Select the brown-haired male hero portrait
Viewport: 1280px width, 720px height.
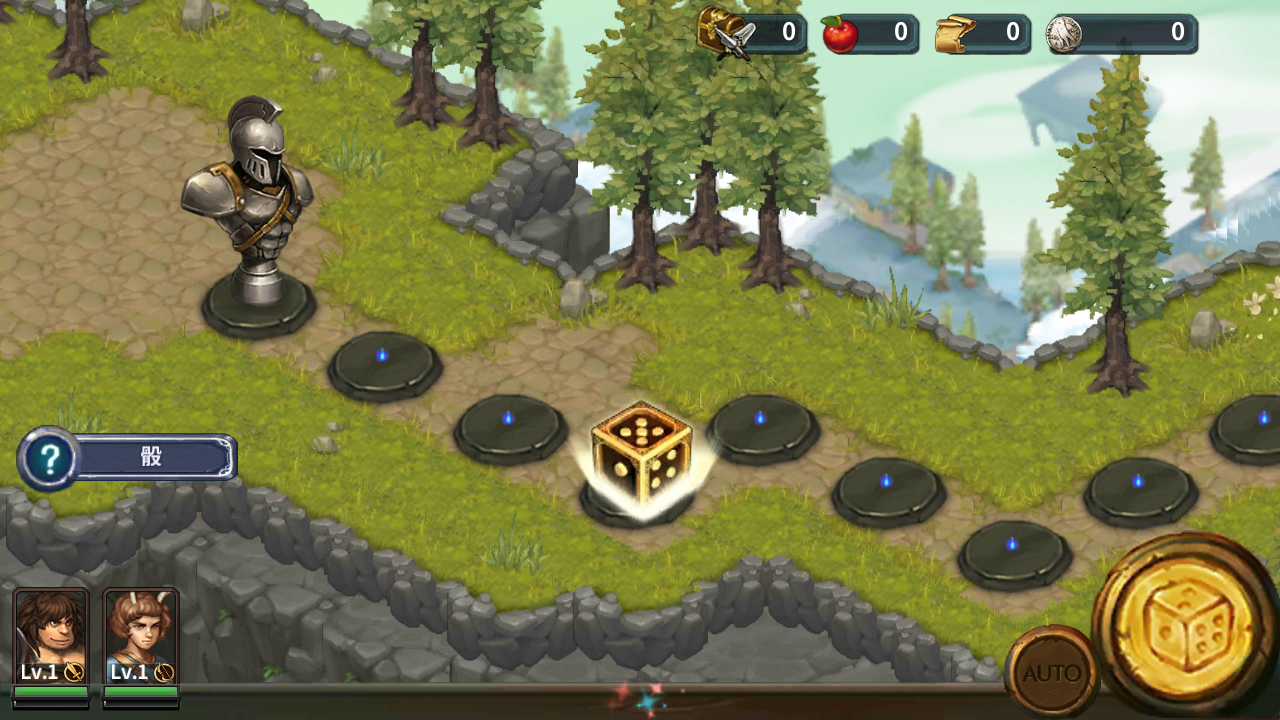pyautogui.click(x=51, y=638)
